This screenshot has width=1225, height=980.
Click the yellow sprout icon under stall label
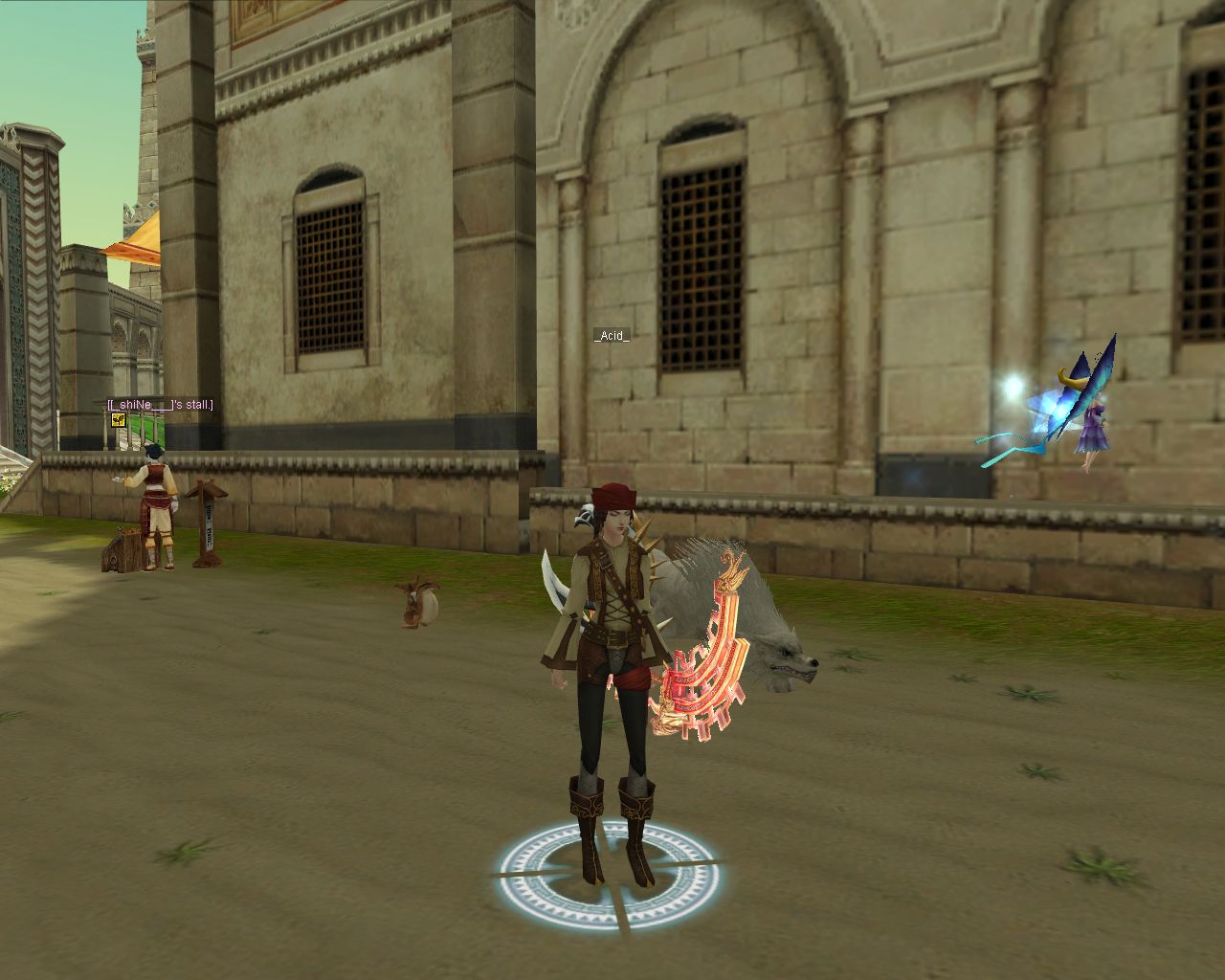[x=119, y=419]
